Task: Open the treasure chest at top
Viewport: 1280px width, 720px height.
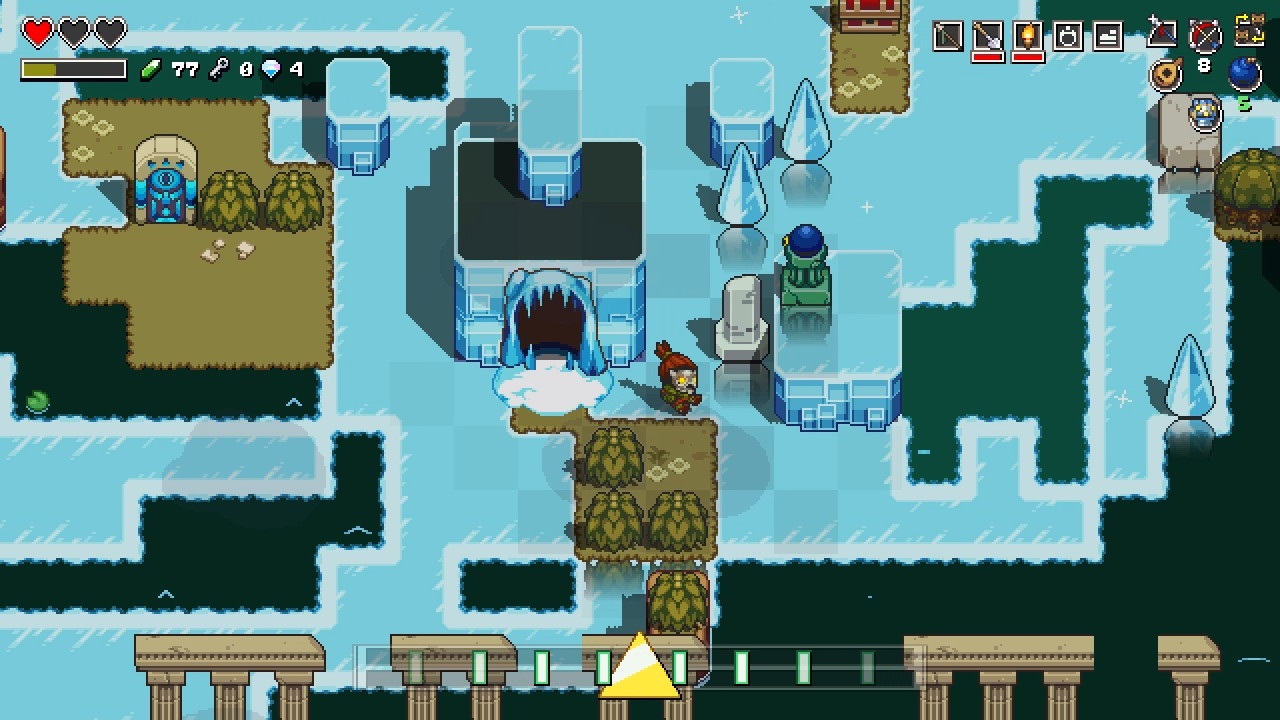Action: [x=871, y=12]
